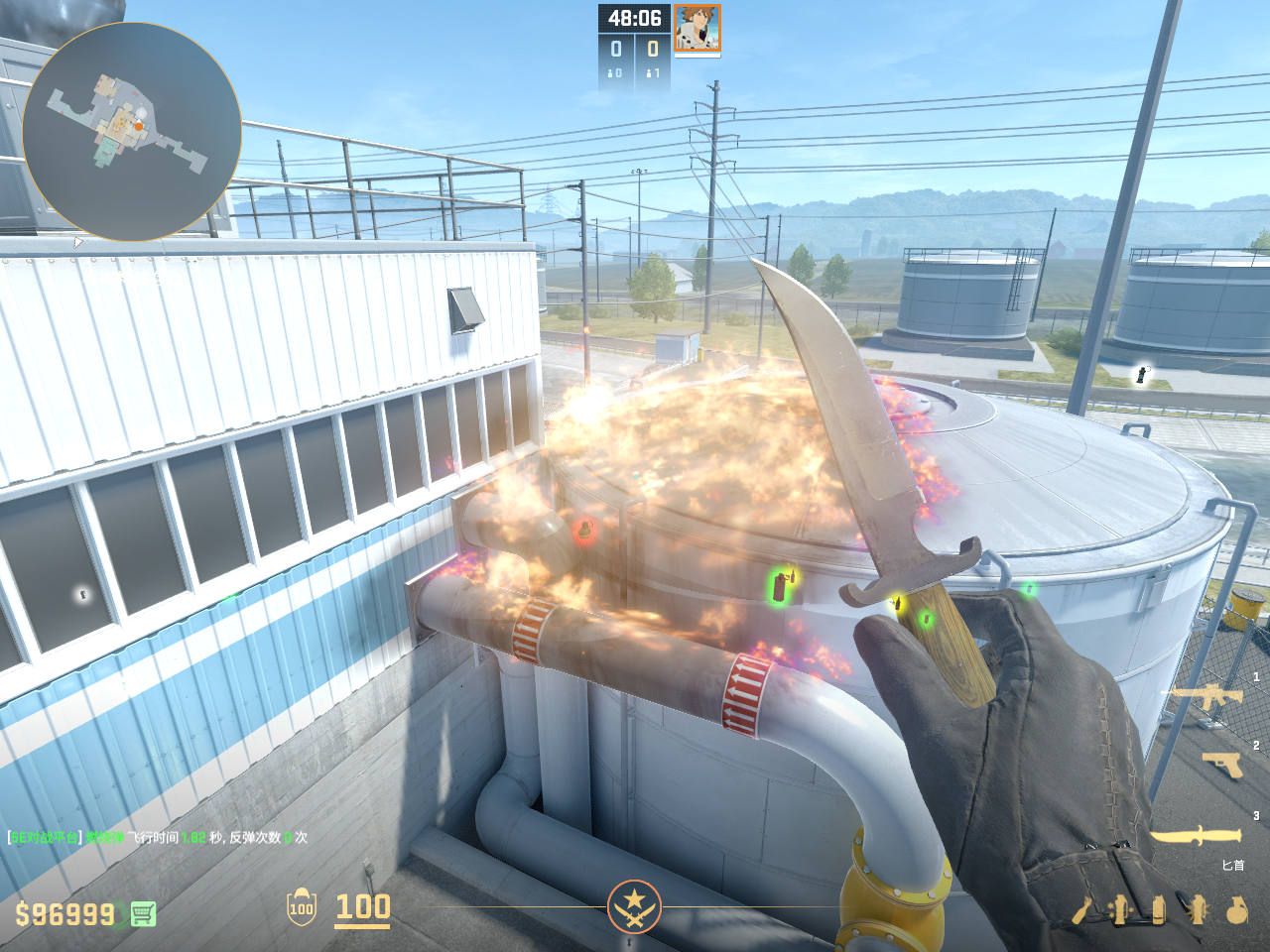Choose the molotov bottle grenade icon
Screen dimensions: 1270x952
pos(1082,909)
